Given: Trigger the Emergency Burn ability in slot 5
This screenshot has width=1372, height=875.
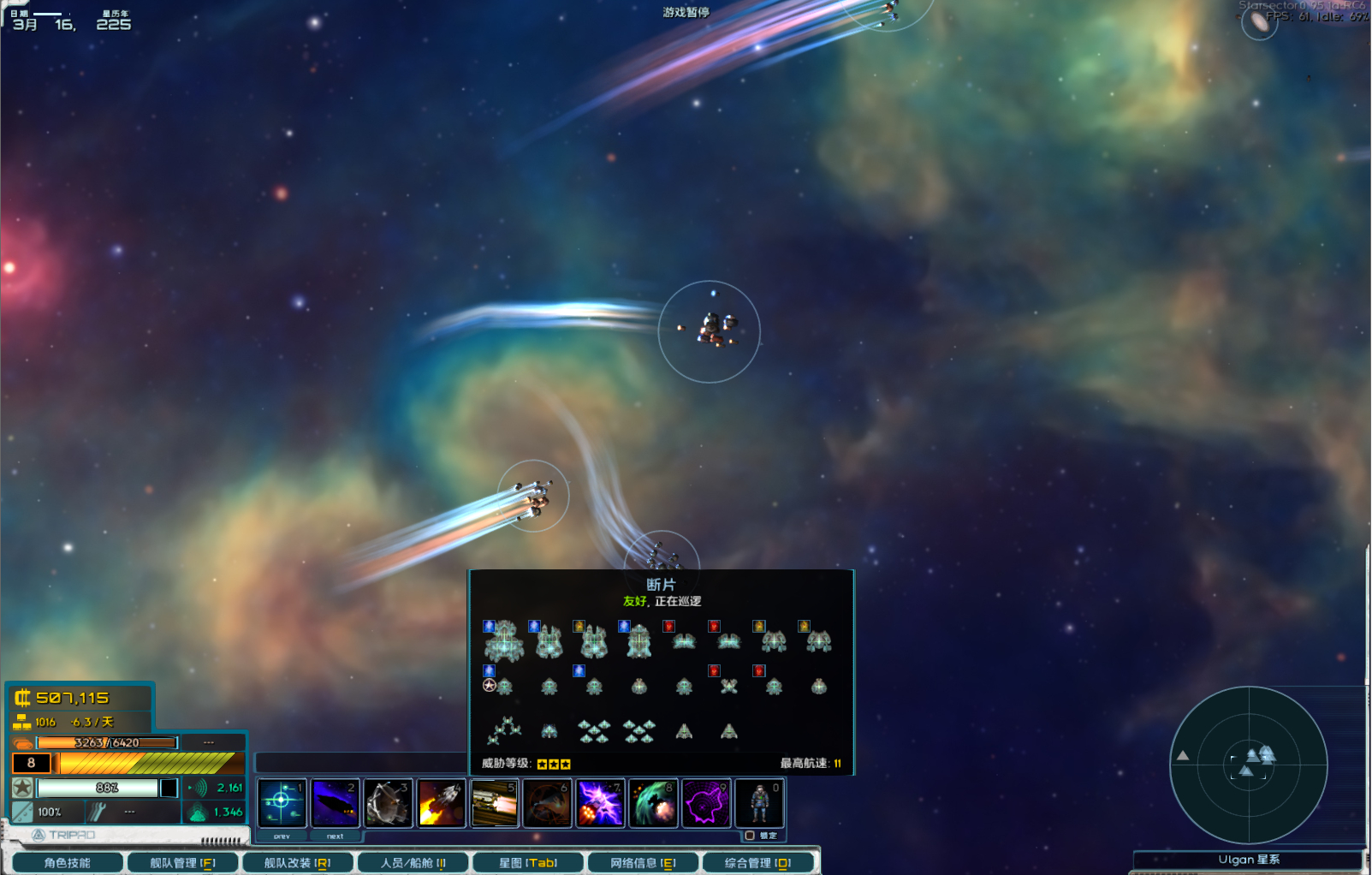Looking at the screenshot, I should point(495,802).
